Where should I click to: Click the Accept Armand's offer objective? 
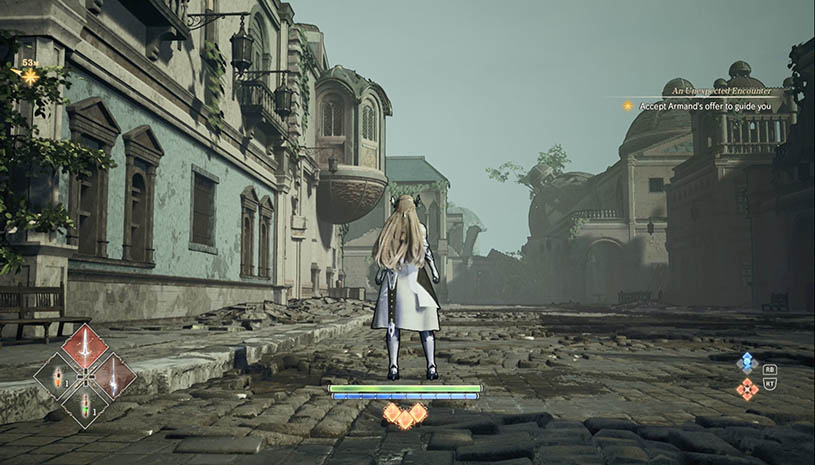[705, 105]
